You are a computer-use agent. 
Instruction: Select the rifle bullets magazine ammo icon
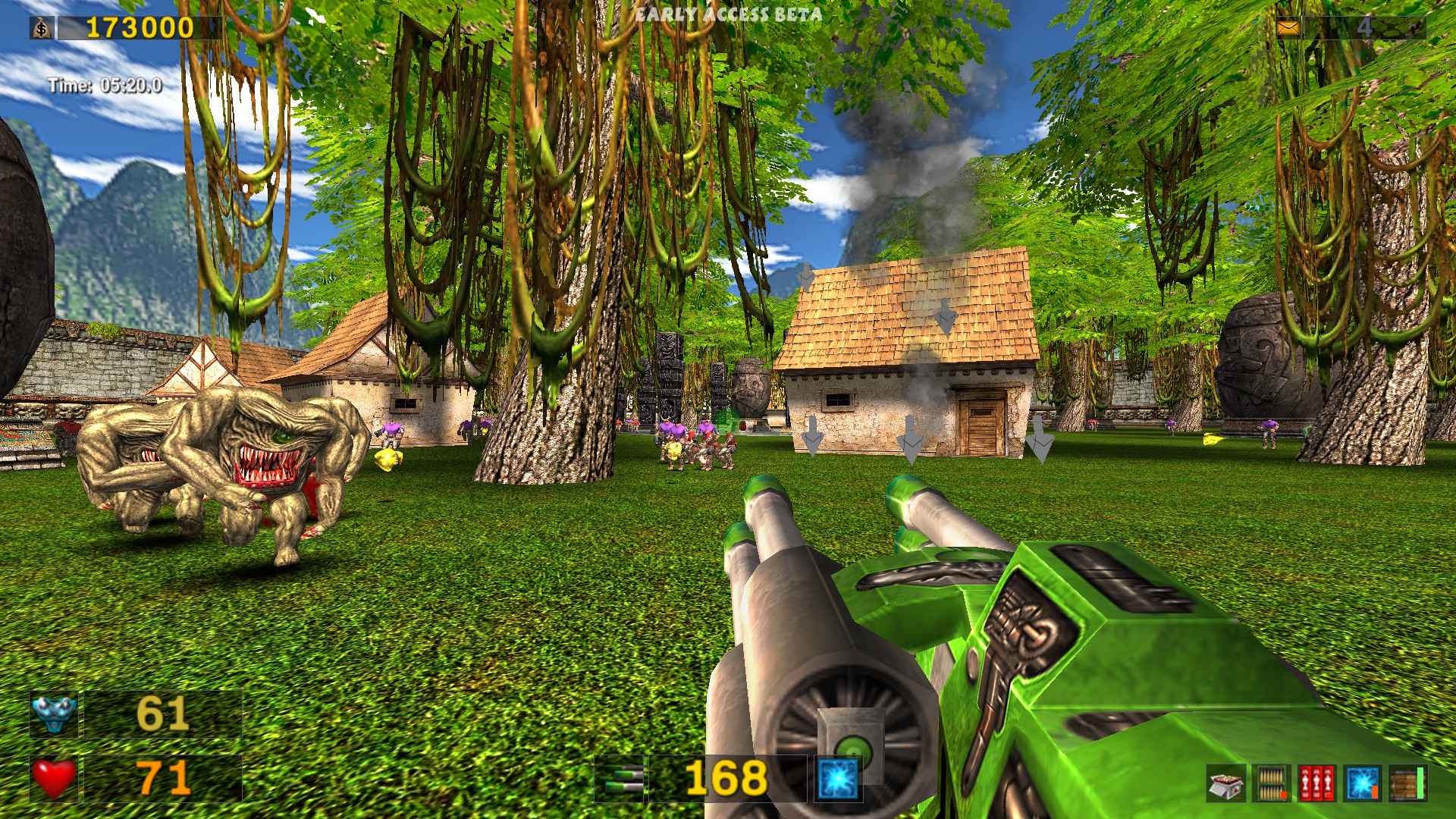pos(1272,783)
